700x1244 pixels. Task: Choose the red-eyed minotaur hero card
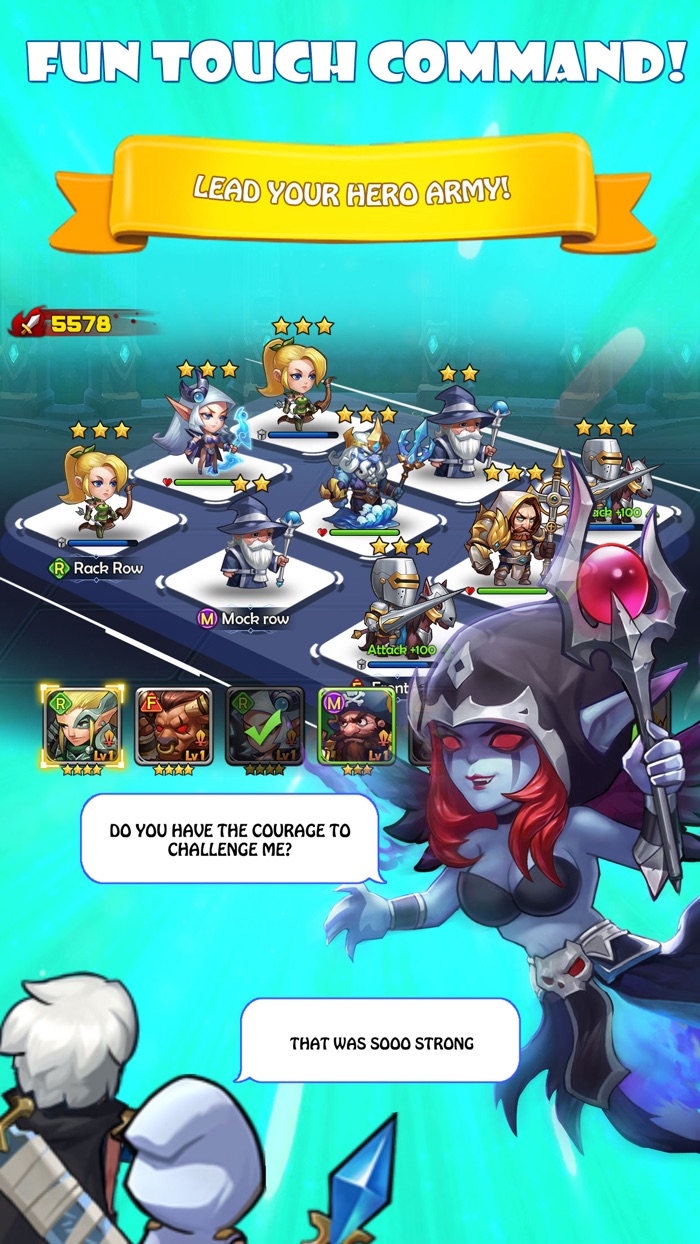174,724
